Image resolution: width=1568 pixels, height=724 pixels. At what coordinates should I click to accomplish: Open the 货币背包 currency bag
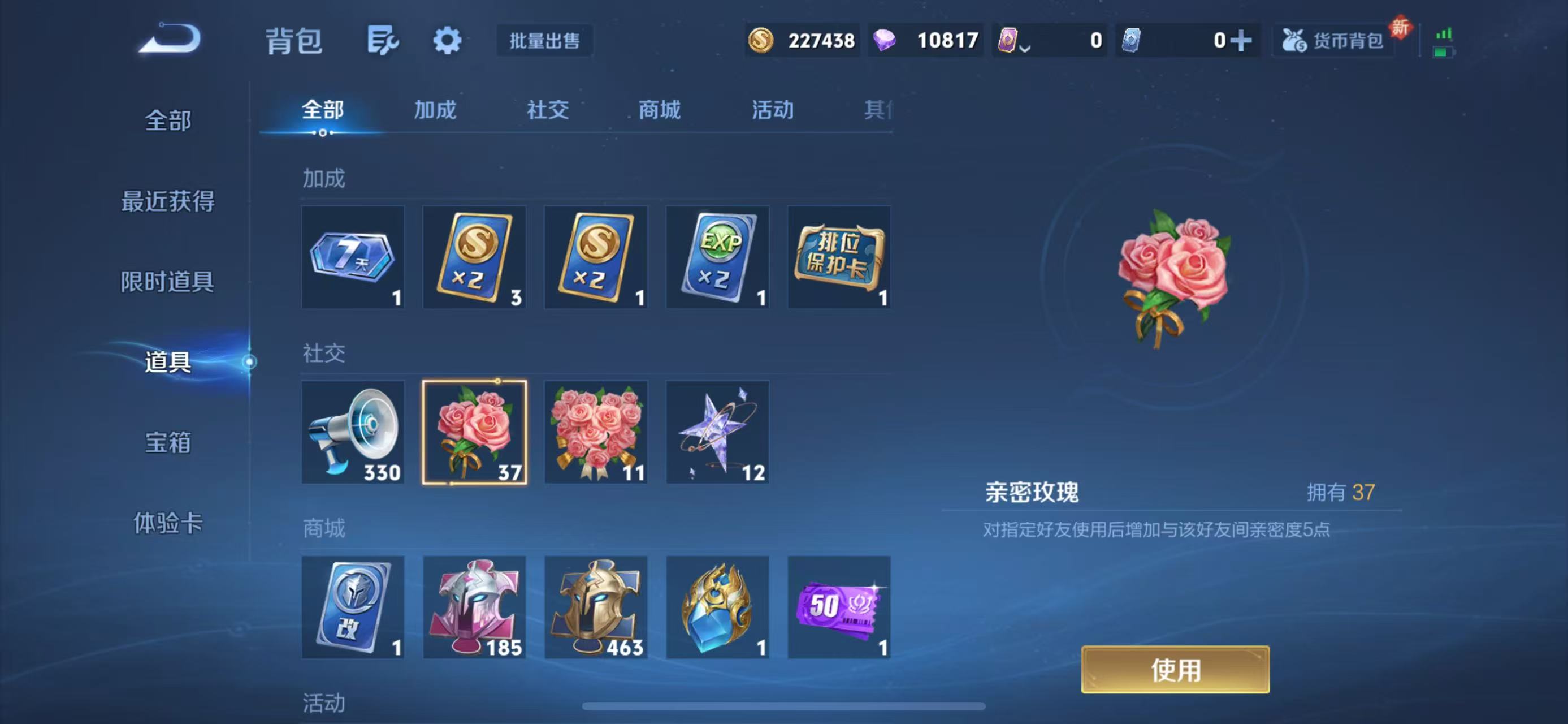[1333, 40]
